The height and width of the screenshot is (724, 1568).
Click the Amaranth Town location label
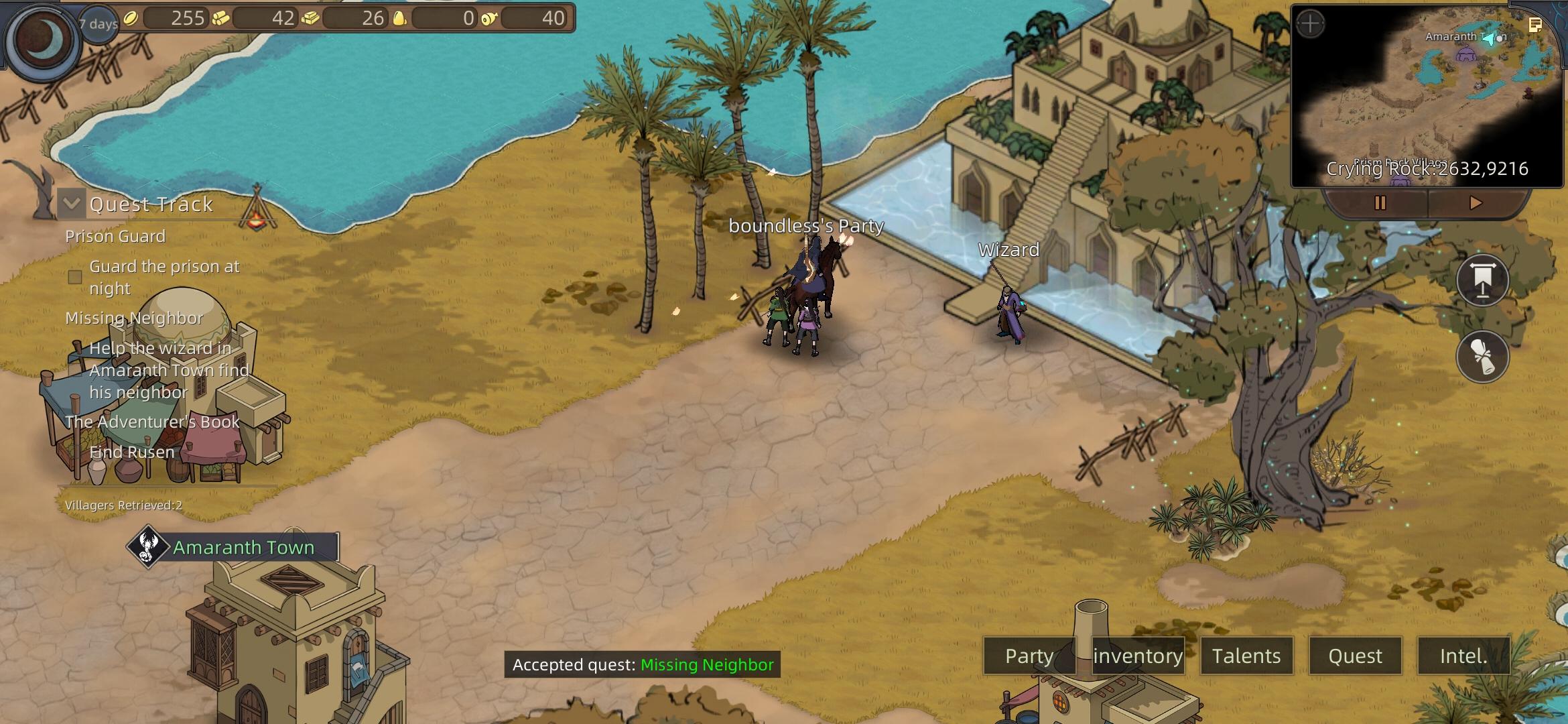[x=243, y=547]
